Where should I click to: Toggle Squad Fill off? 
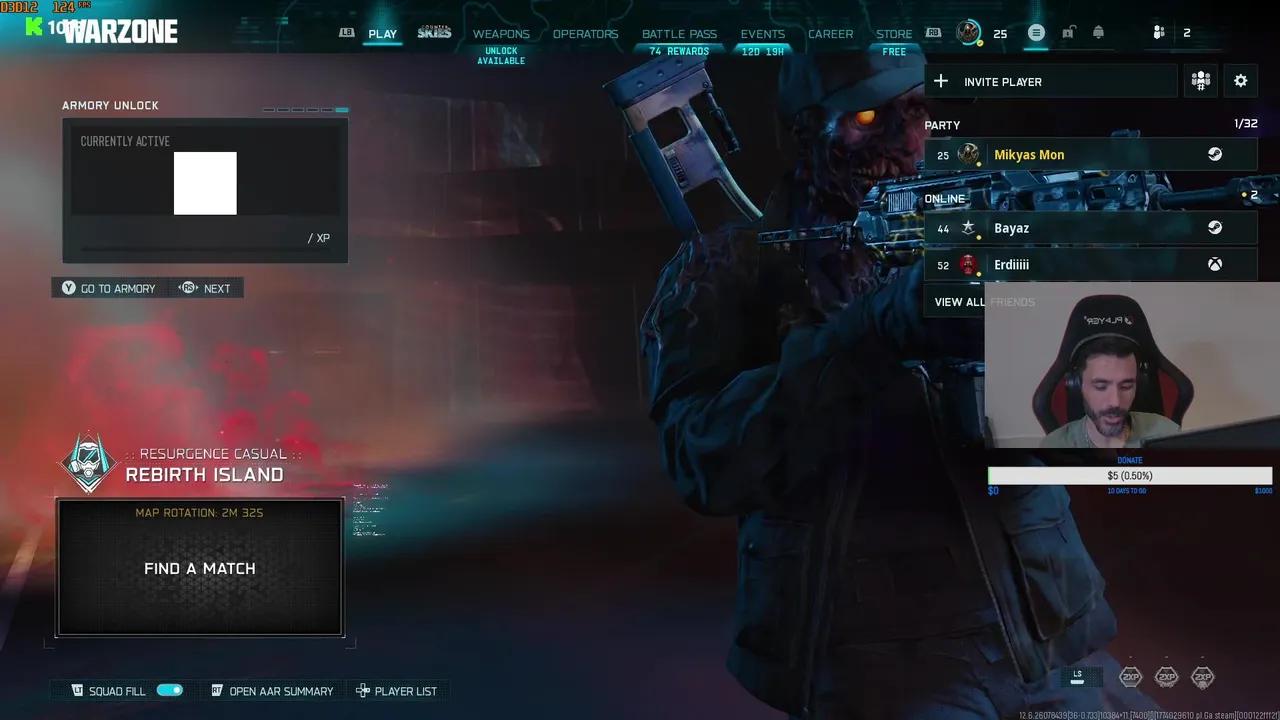coord(170,690)
